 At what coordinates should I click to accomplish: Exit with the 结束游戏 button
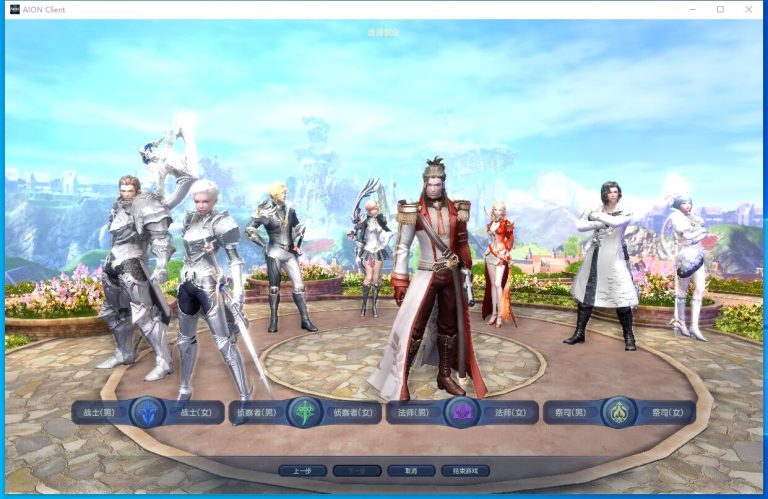coord(465,470)
